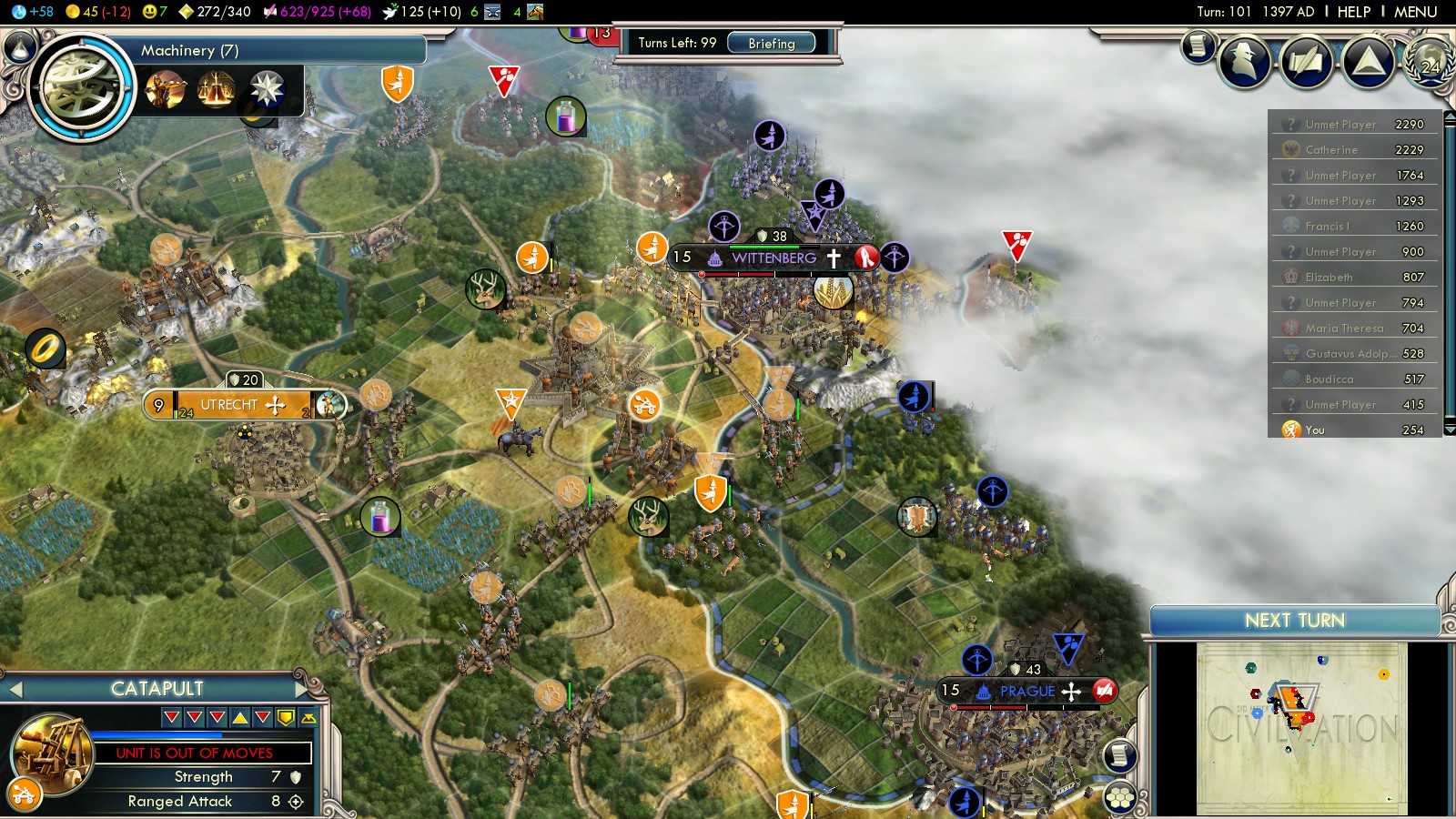Select the previous unit with left arrow
Viewport: 1456px width, 819px height.
(15, 690)
